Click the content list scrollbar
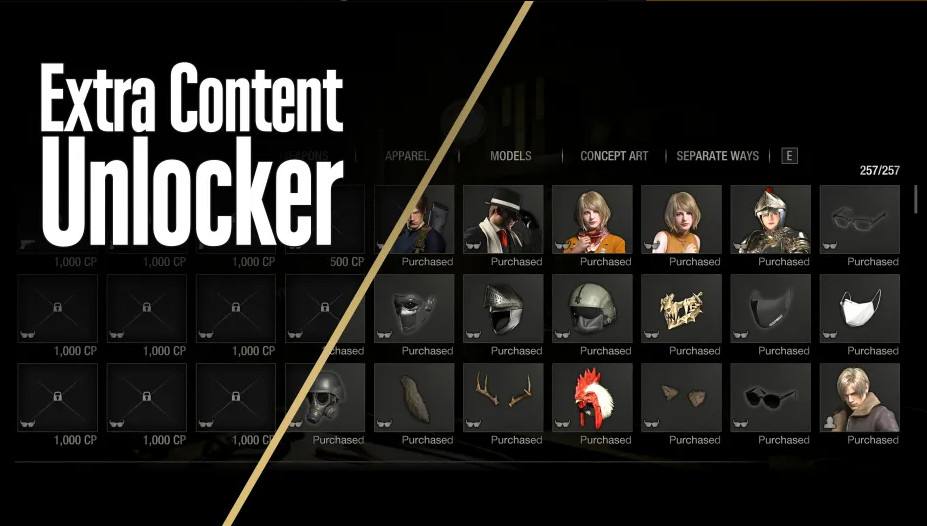The height and width of the screenshot is (526, 927). point(916,199)
